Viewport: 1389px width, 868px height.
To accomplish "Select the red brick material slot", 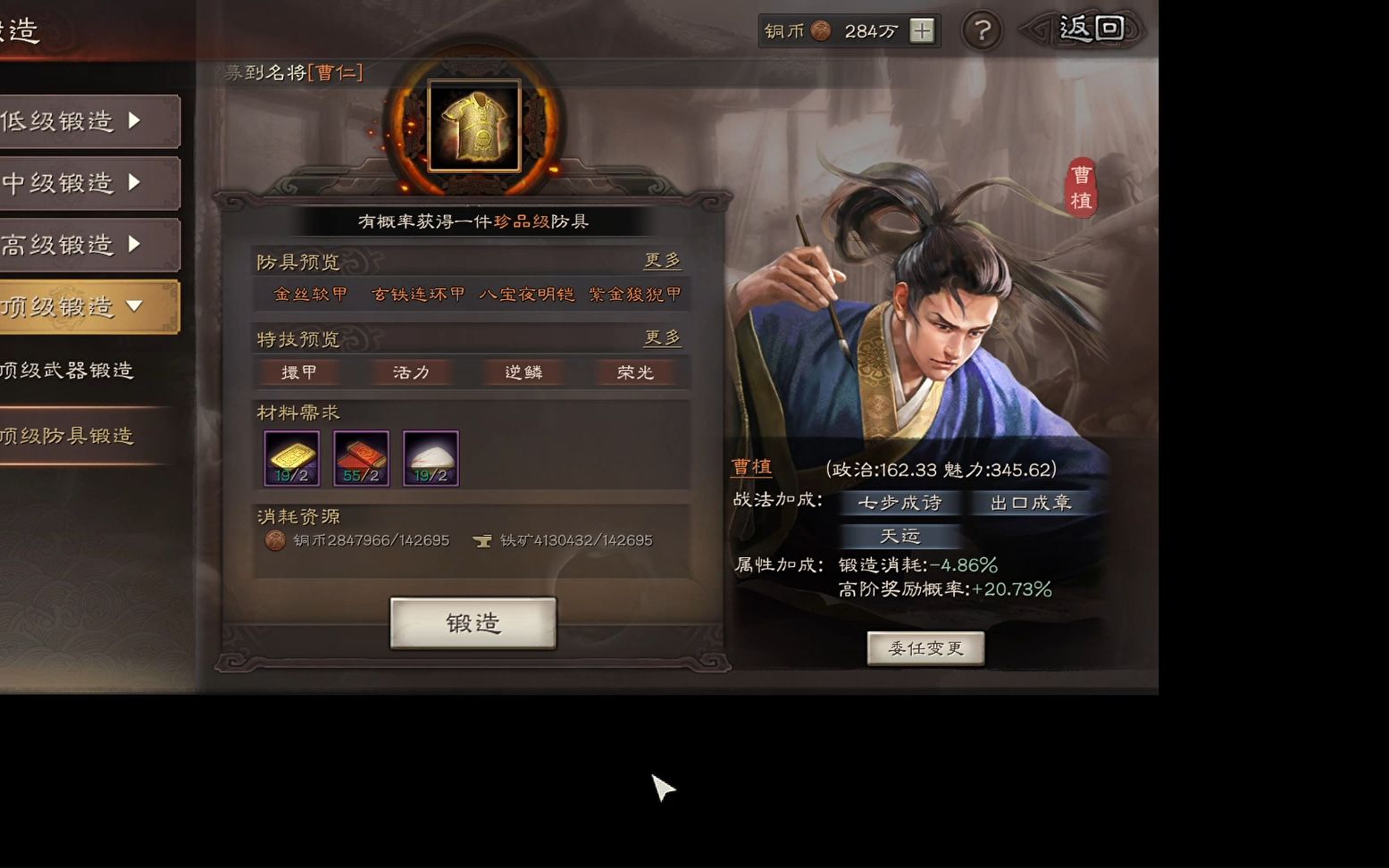I will pos(361,458).
